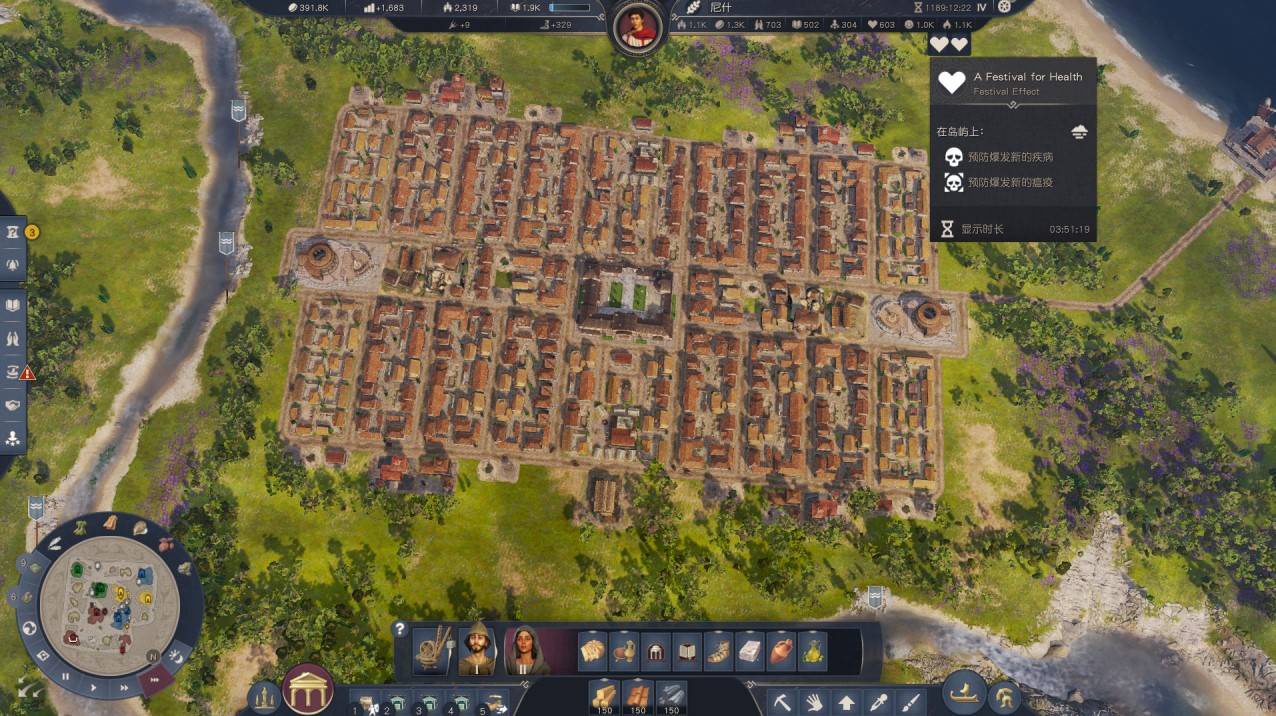Open the ship menu button

tap(966, 693)
